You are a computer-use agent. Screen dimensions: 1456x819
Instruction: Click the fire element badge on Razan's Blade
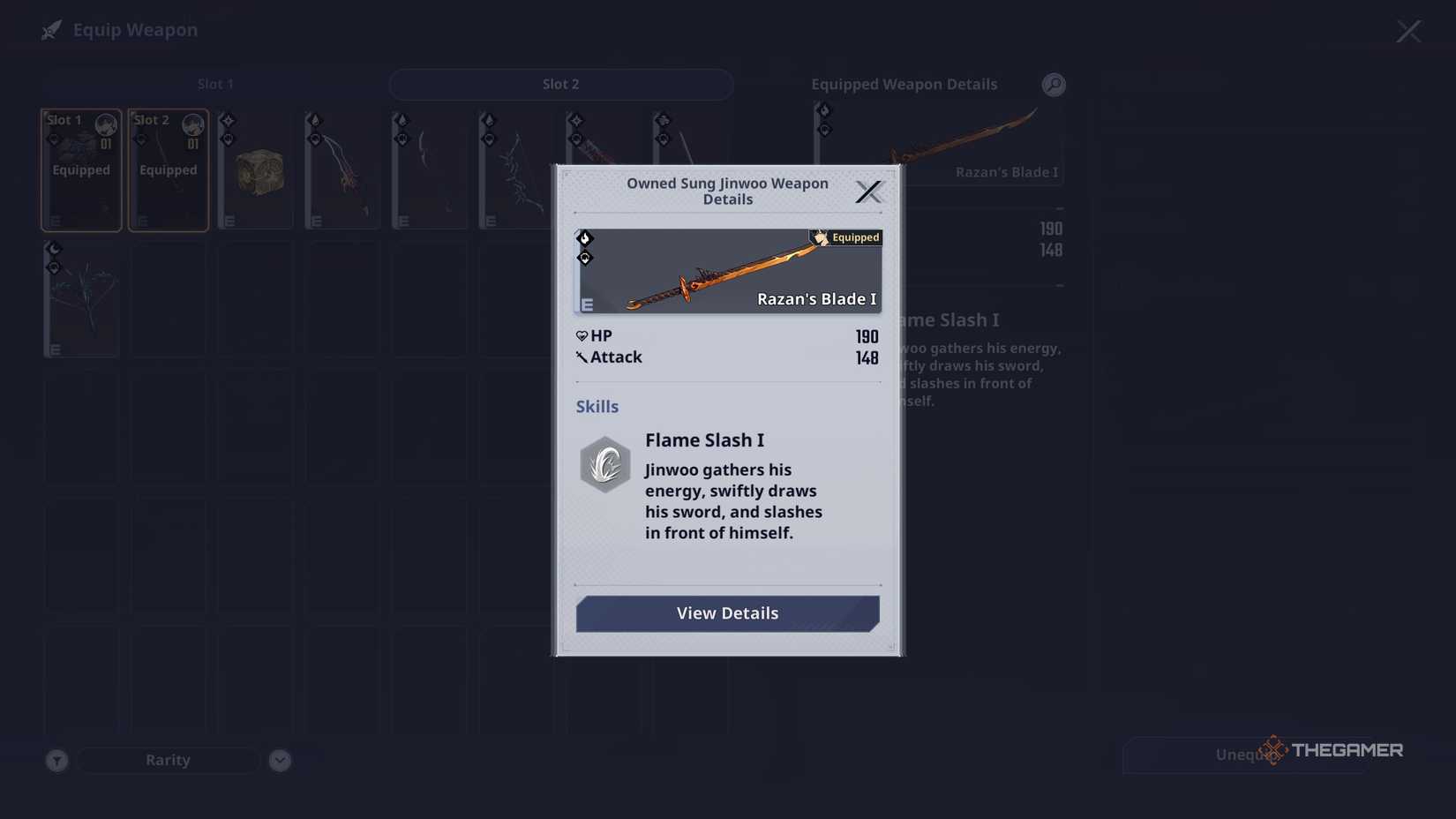pyautogui.click(x=585, y=237)
